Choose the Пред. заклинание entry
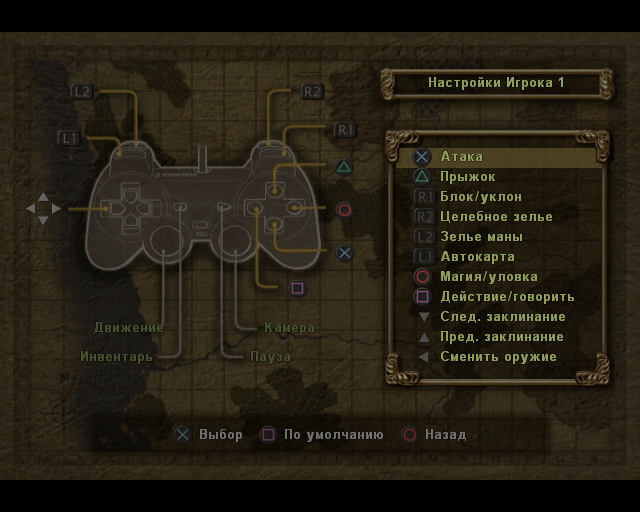 coord(502,337)
